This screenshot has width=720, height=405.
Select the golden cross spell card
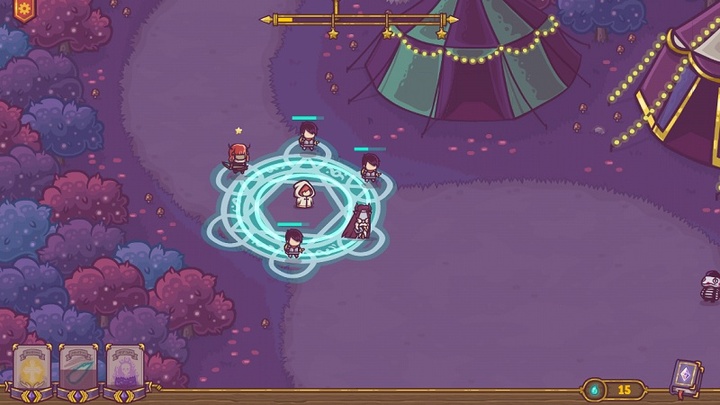click(31, 368)
